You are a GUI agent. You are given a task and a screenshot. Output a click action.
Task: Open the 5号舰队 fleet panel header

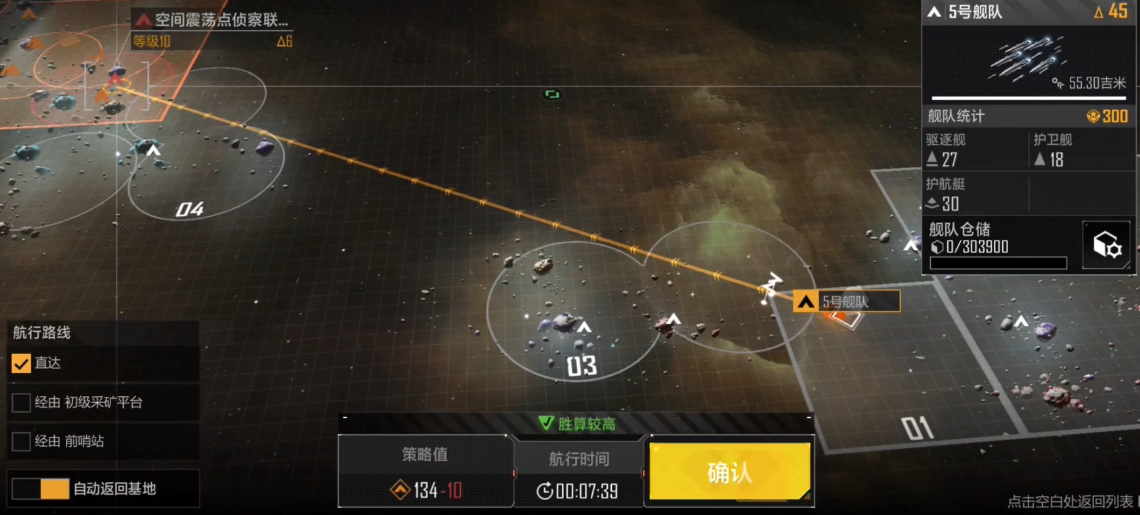pyautogui.click(x=1027, y=12)
